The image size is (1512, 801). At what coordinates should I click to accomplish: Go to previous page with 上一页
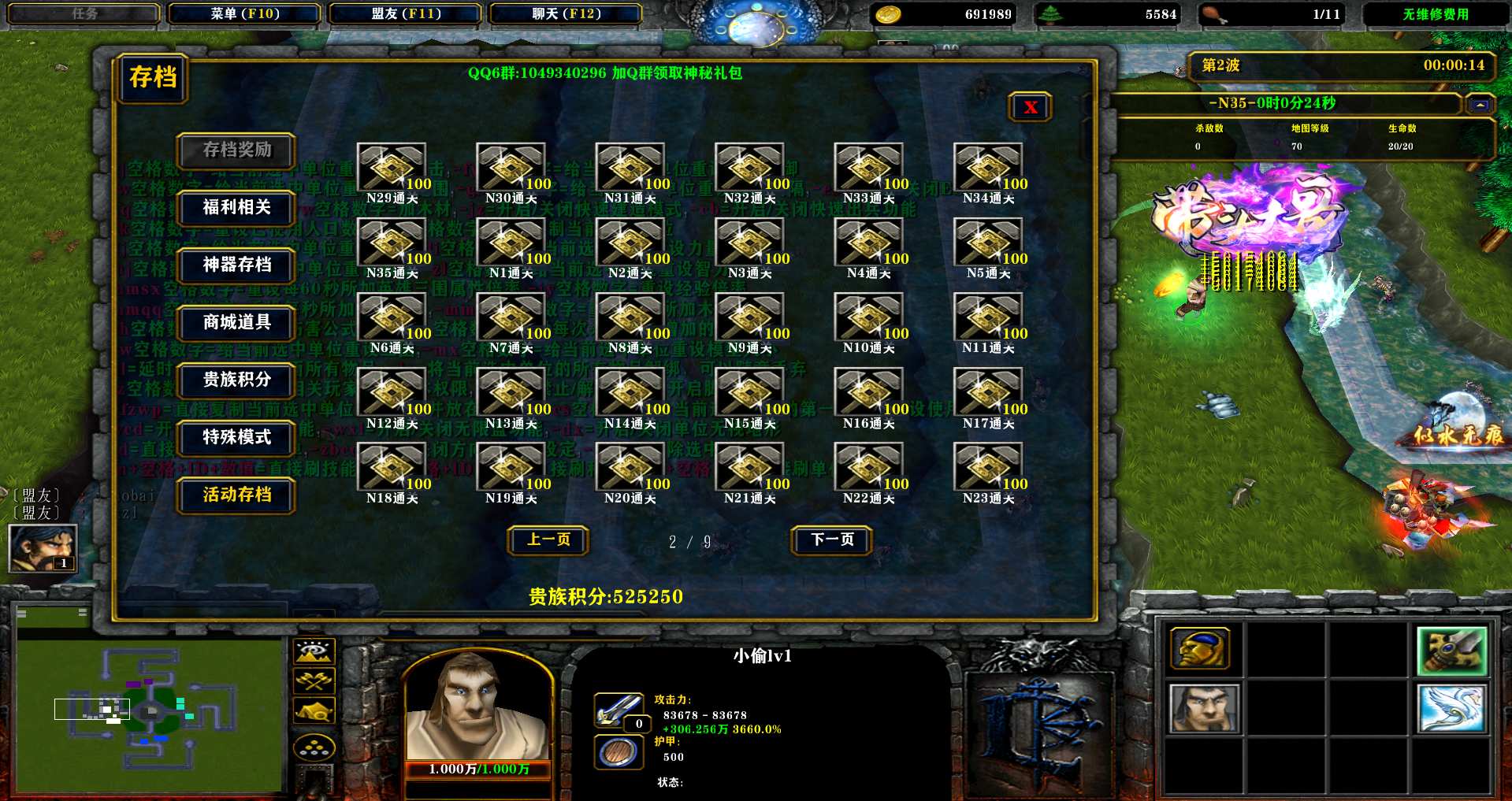[548, 540]
